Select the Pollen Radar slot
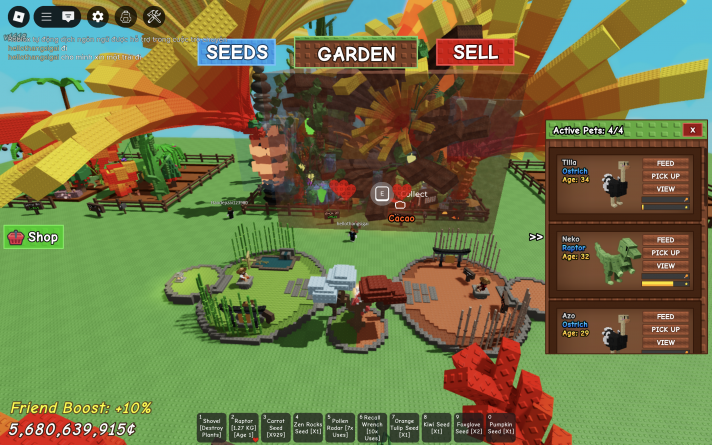Image resolution: width=712 pixels, height=445 pixels. (340, 428)
